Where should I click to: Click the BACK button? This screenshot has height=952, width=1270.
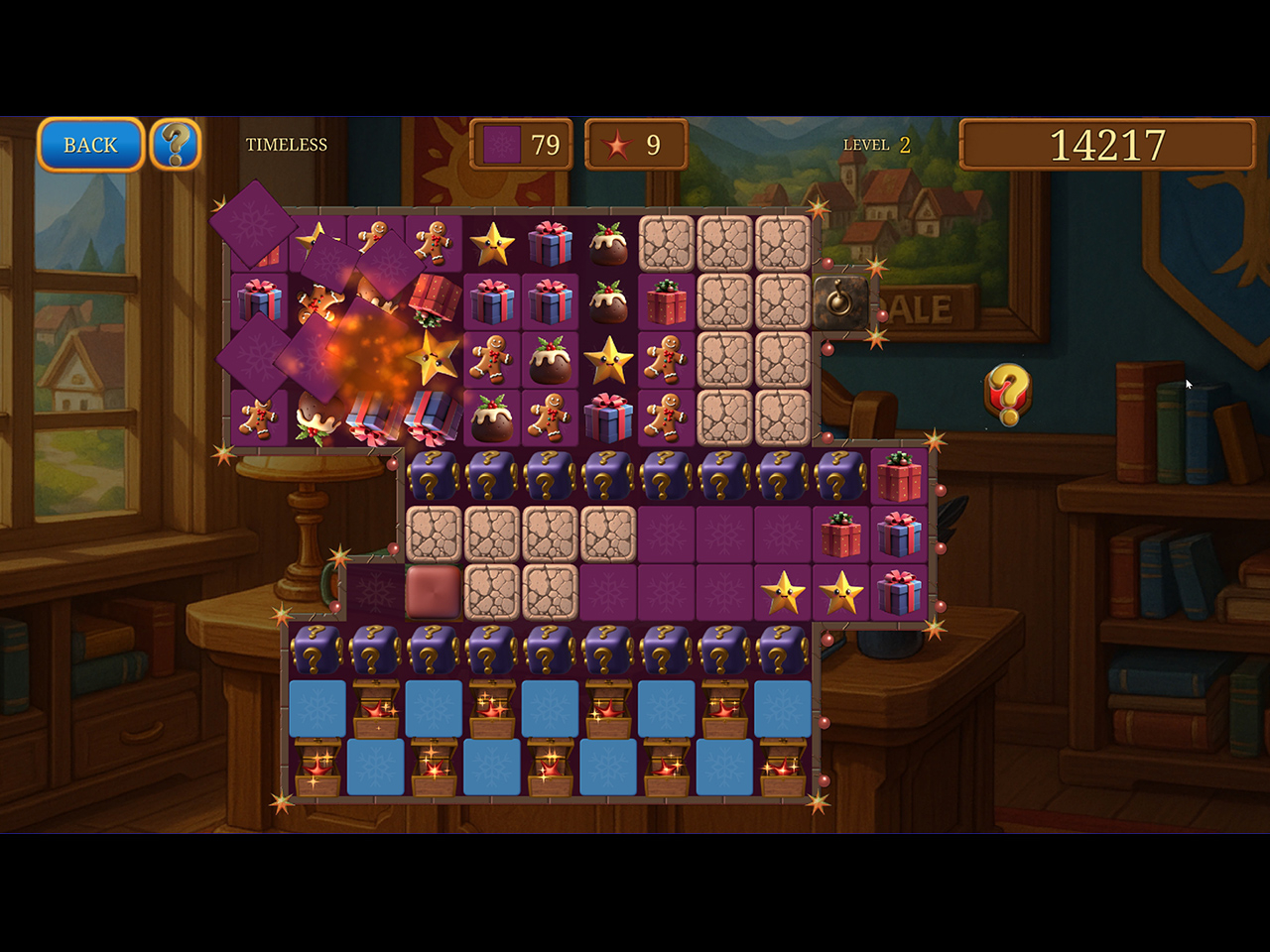point(90,145)
